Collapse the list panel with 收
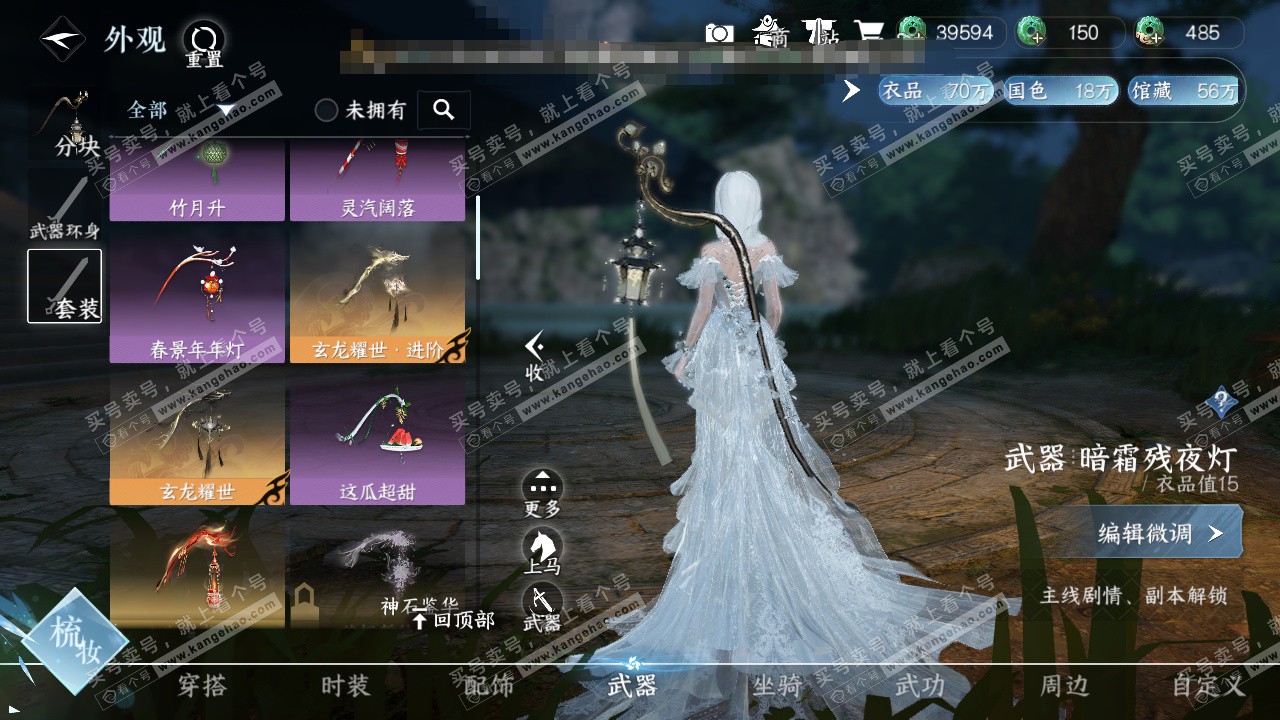This screenshot has width=1280, height=720. pyautogui.click(x=535, y=356)
